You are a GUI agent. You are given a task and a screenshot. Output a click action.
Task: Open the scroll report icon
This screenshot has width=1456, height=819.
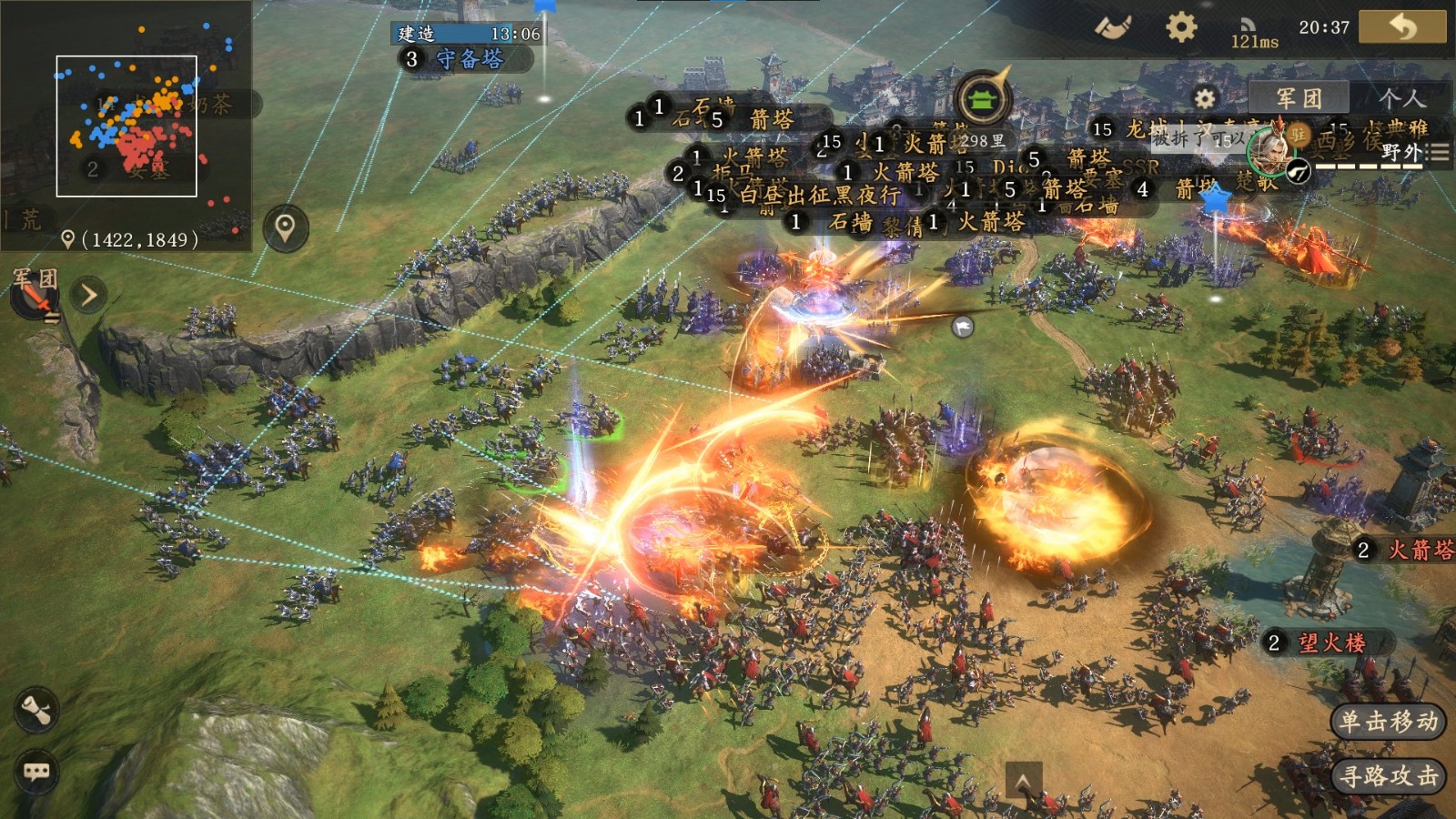(36, 711)
